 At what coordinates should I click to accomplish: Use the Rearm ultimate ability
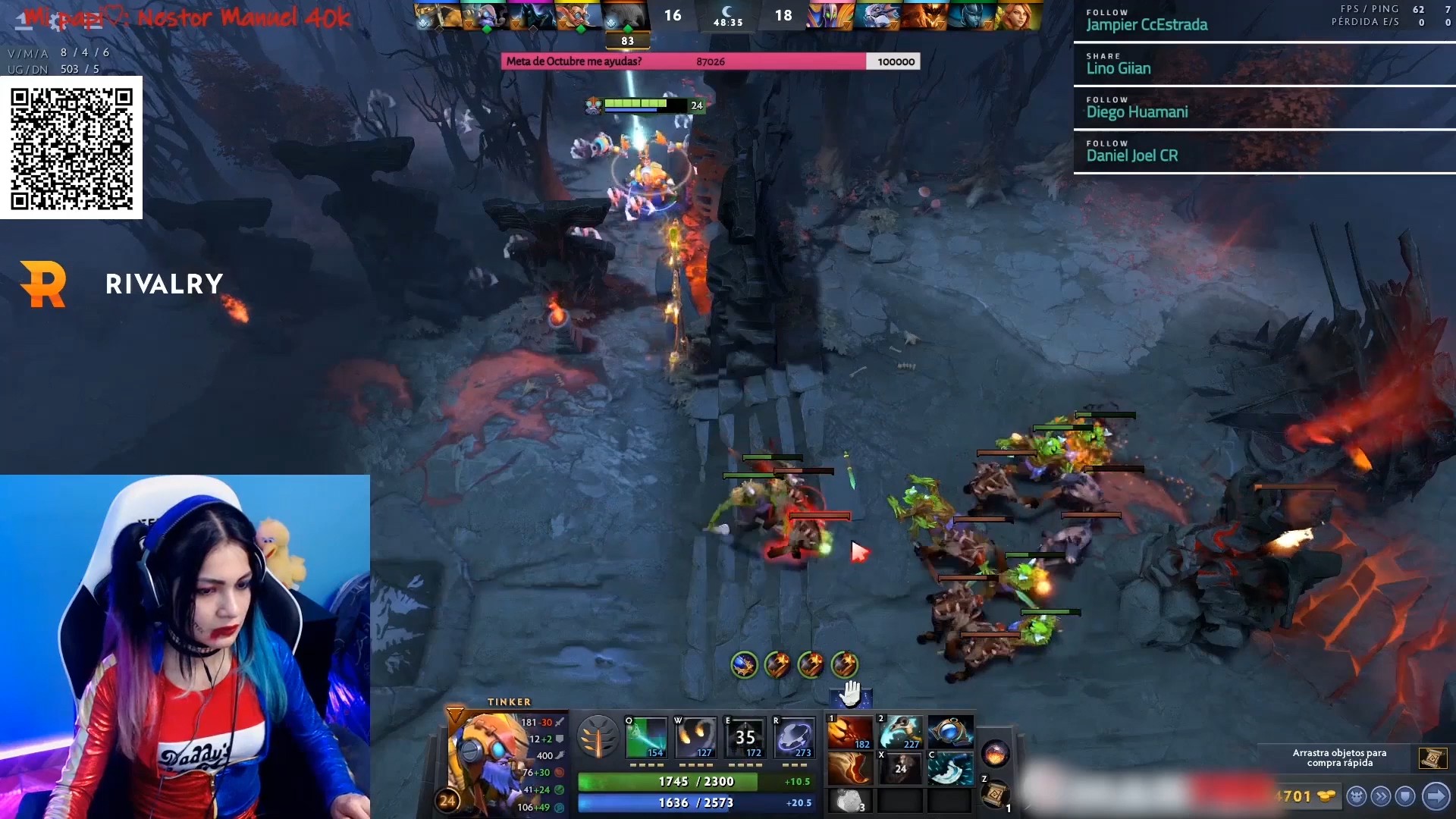click(794, 736)
